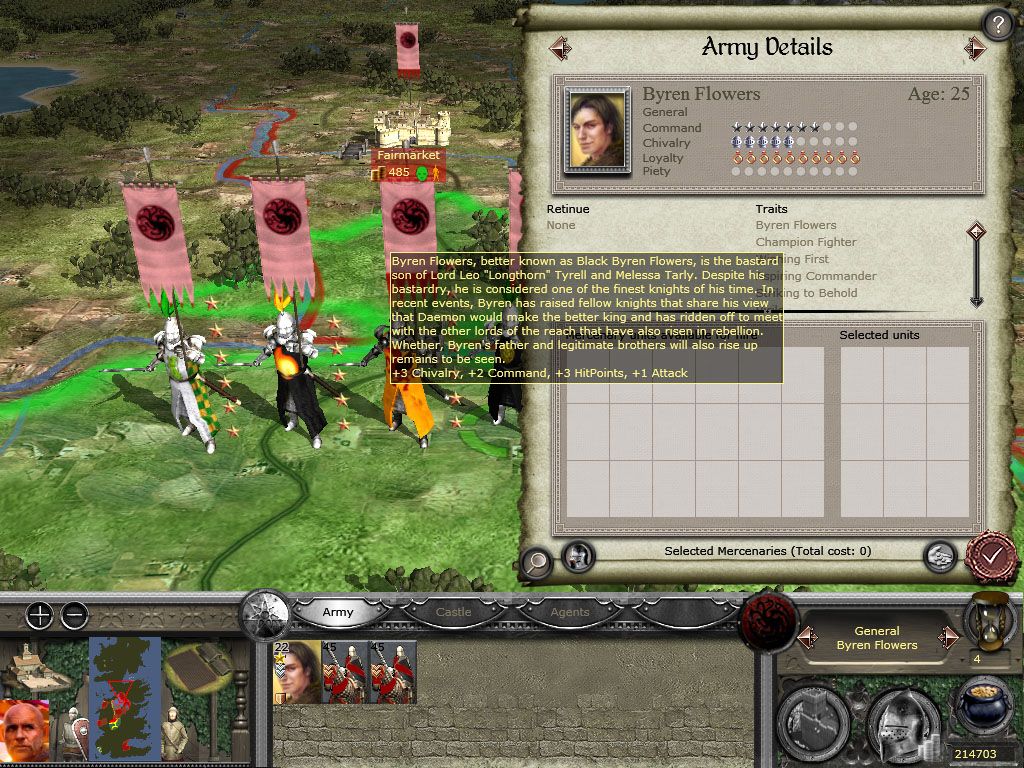Go to next army with right scroll arrow

pos(975,47)
